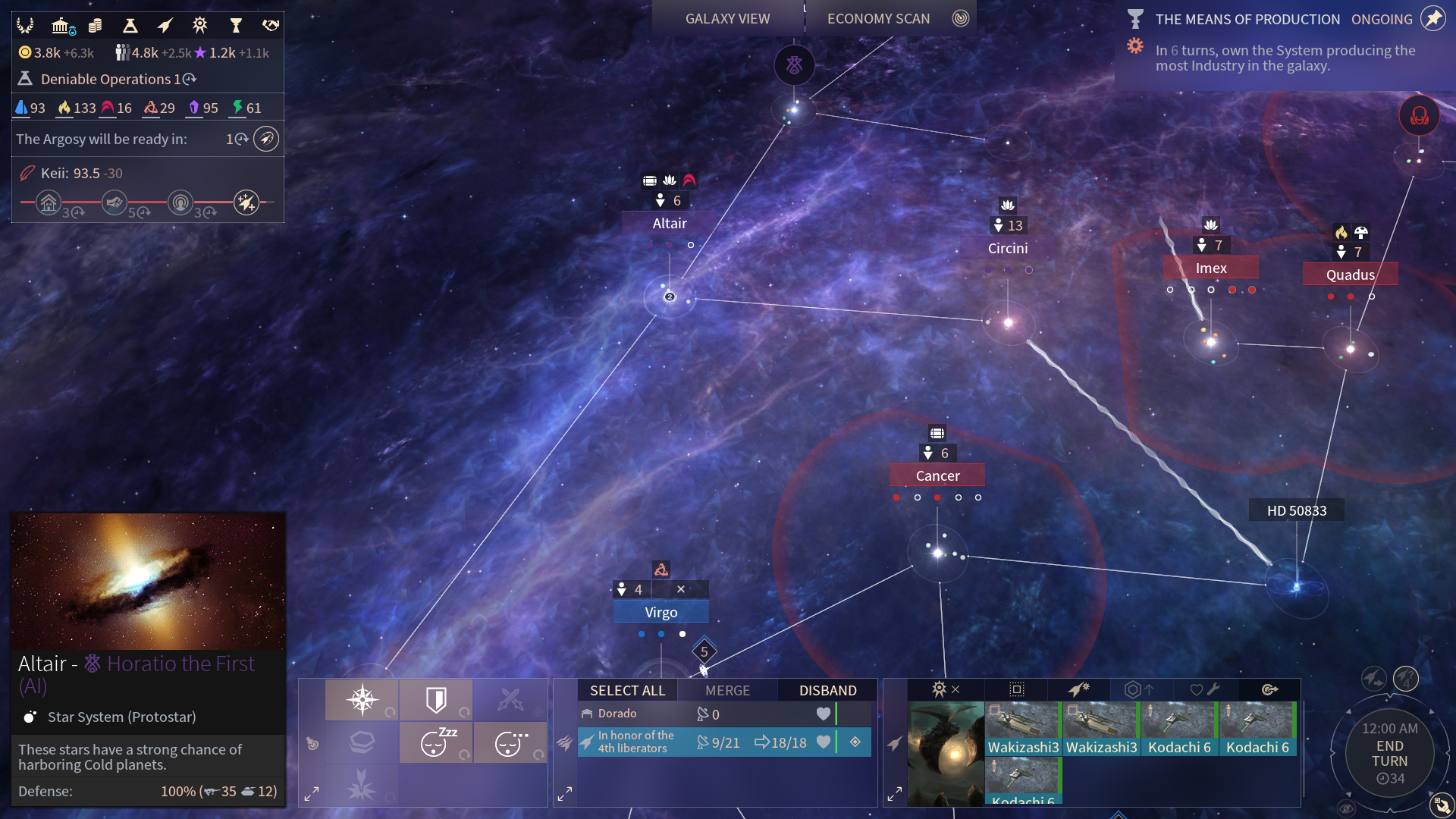Screen dimensions: 1456x819
Task: Put the fleet to sleep (Zzz icon)
Action: [436, 742]
